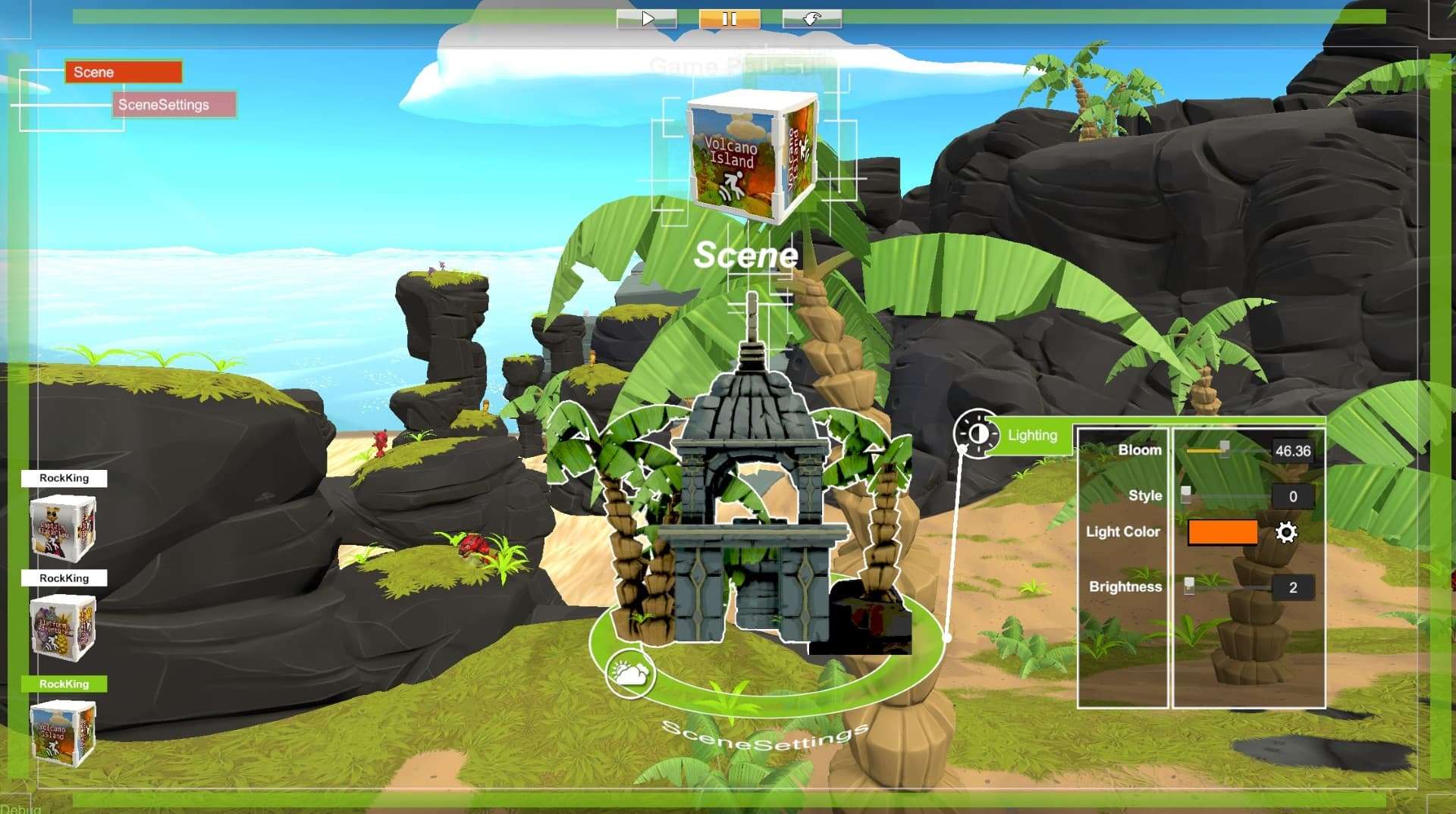Click the orange pause button

729,19
